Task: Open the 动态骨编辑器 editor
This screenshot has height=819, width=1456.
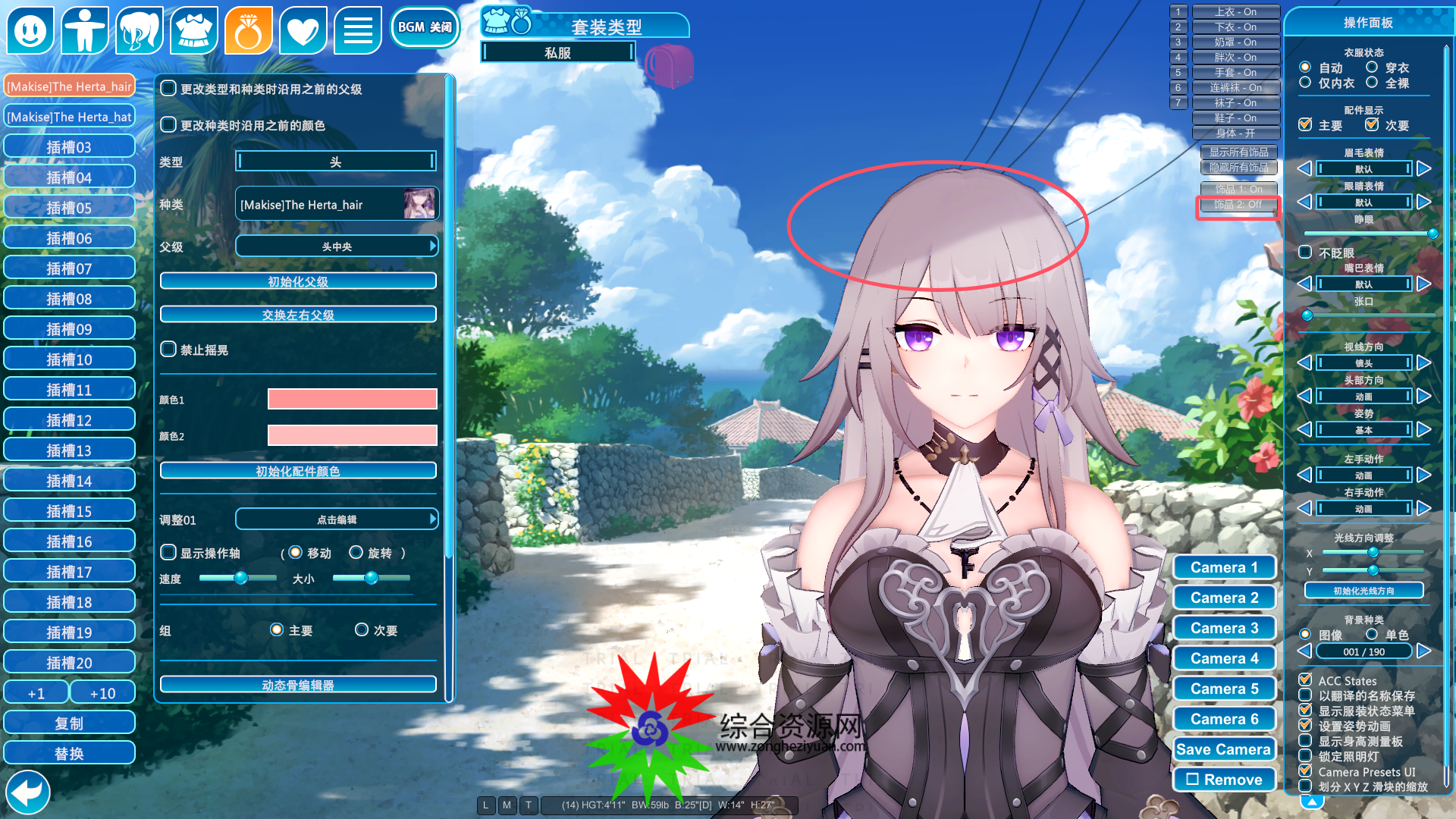Action: 298,685
